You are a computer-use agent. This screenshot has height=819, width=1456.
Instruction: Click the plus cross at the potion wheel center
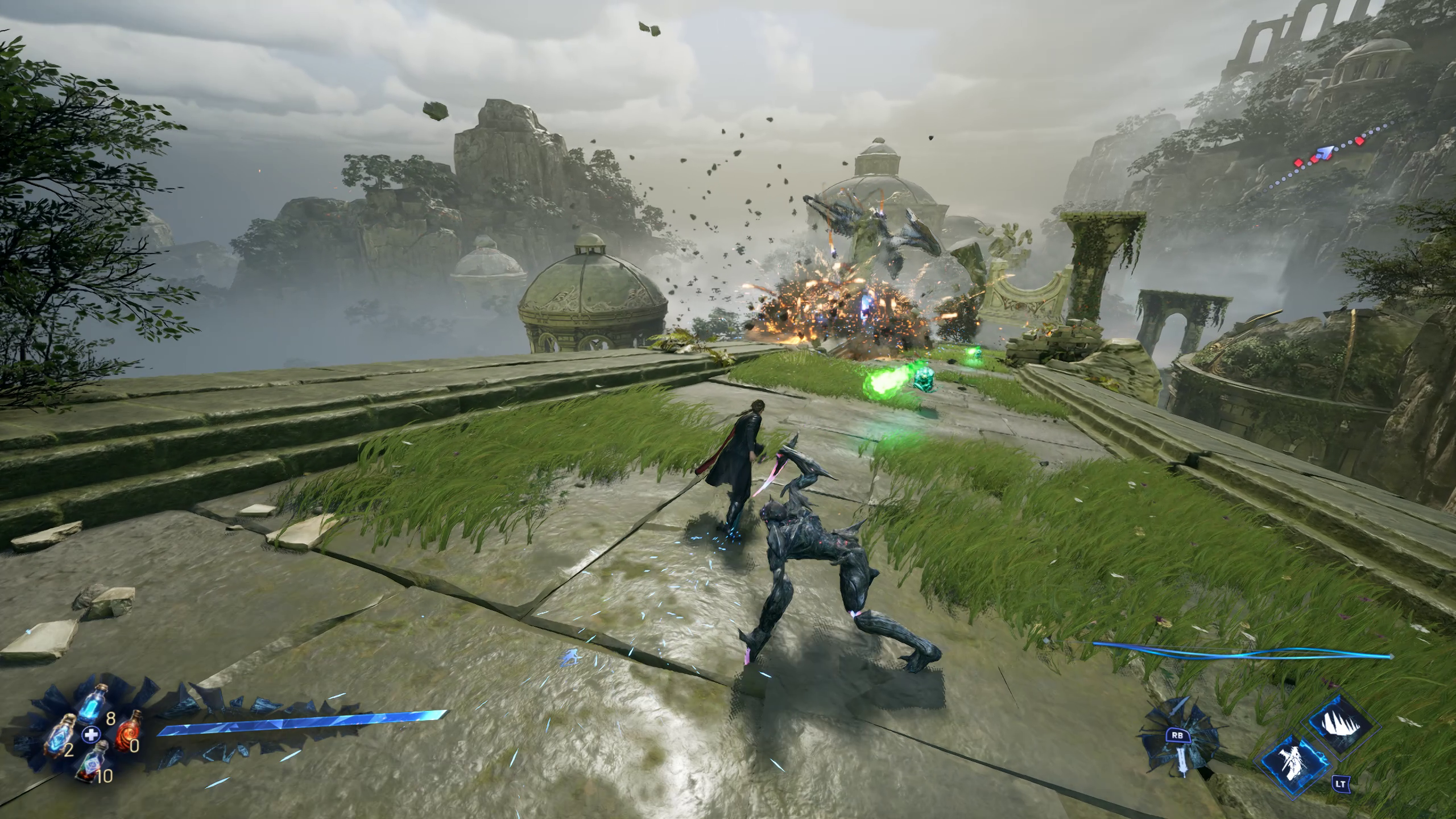(x=89, y=734)
